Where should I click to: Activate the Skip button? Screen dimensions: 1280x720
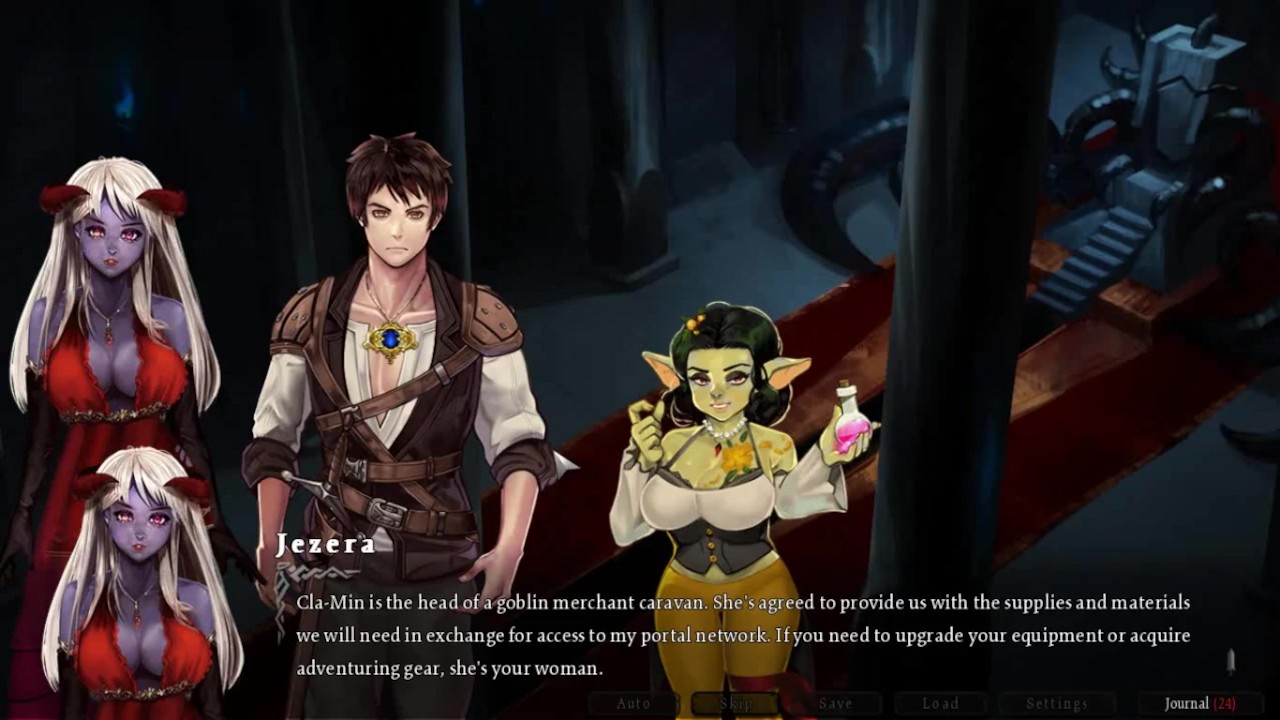click(736, 703)
